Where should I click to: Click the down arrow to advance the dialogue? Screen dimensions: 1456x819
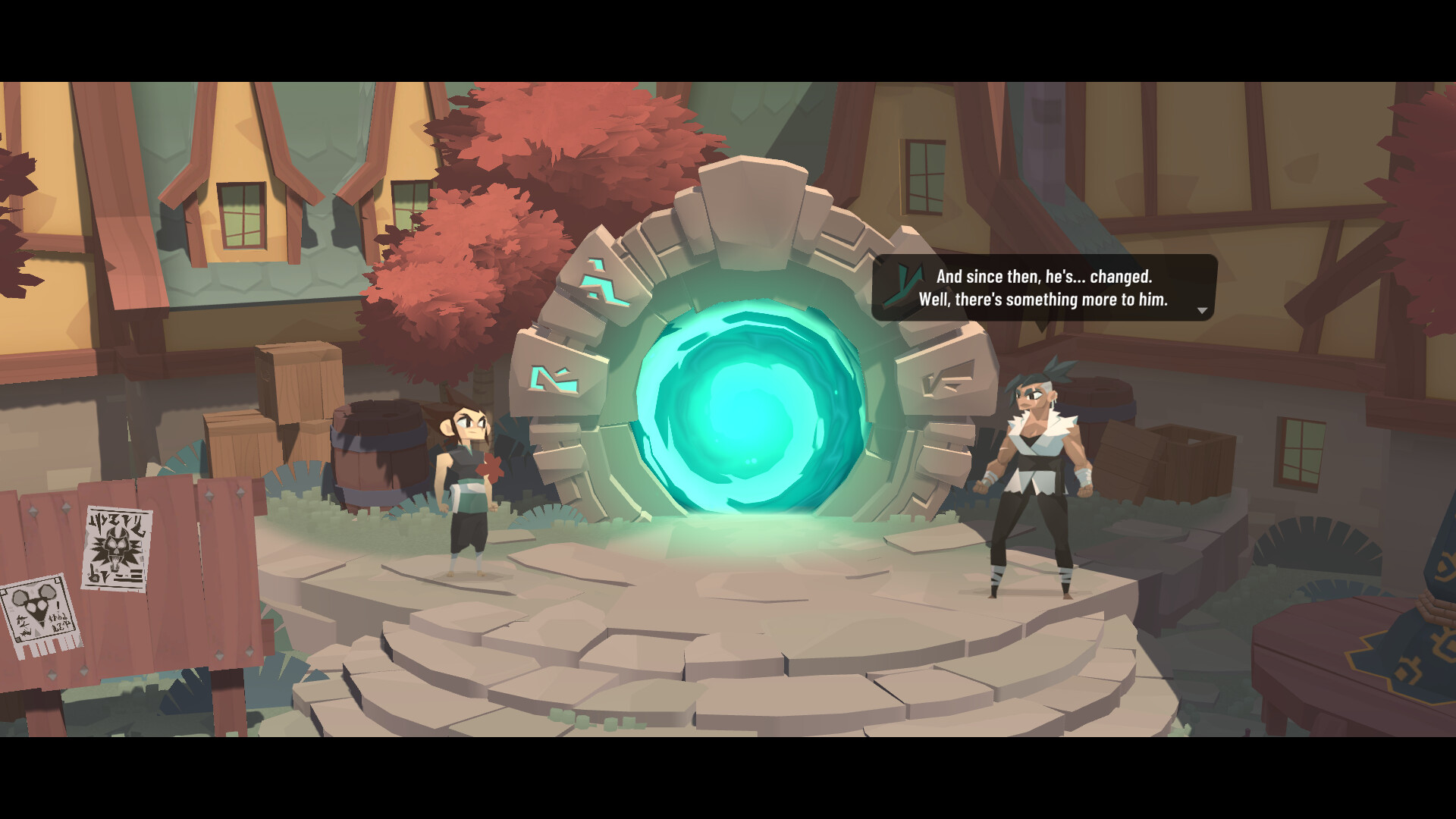tap(1203, 311)
